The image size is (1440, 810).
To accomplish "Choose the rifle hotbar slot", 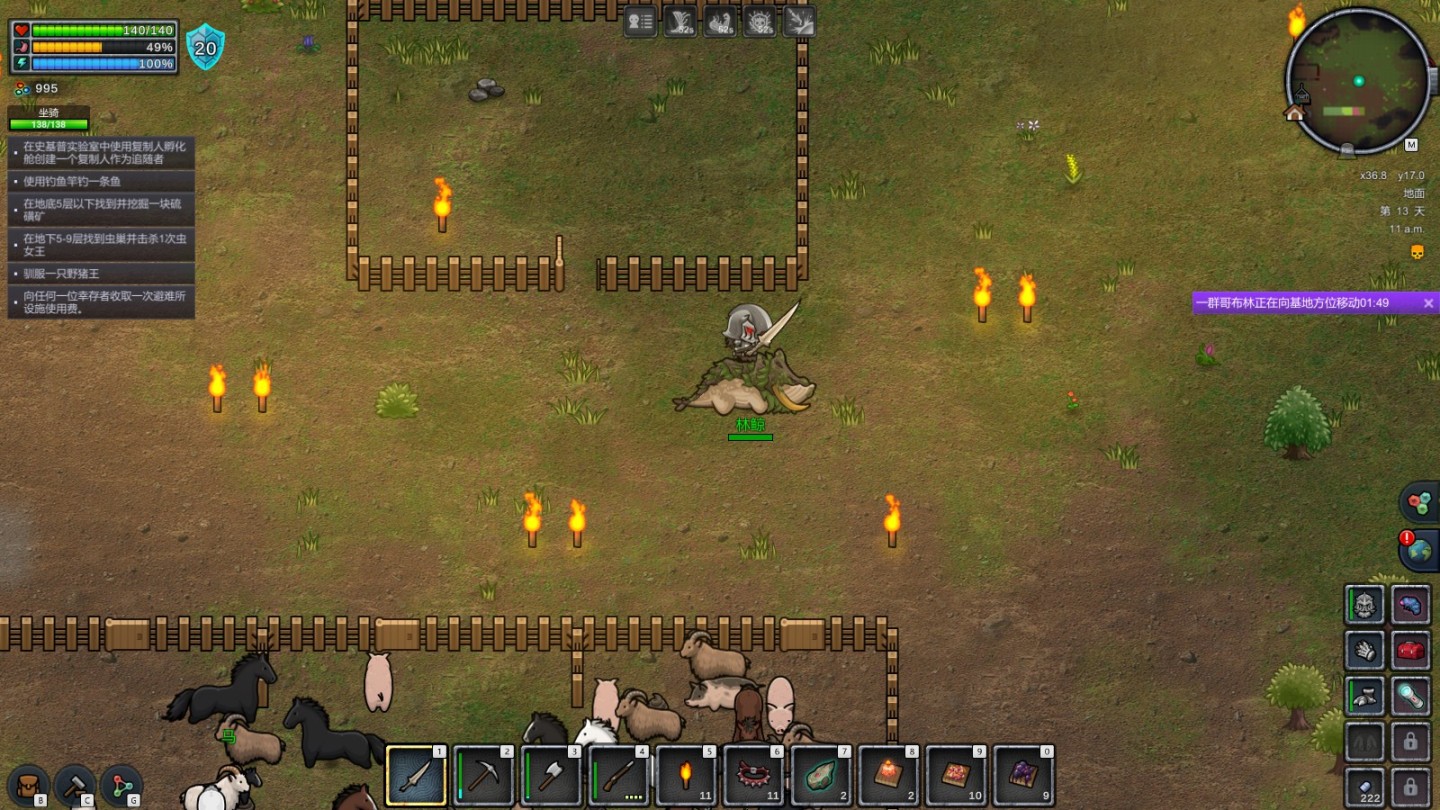I will pyautogui.click(x=619, y=776).
